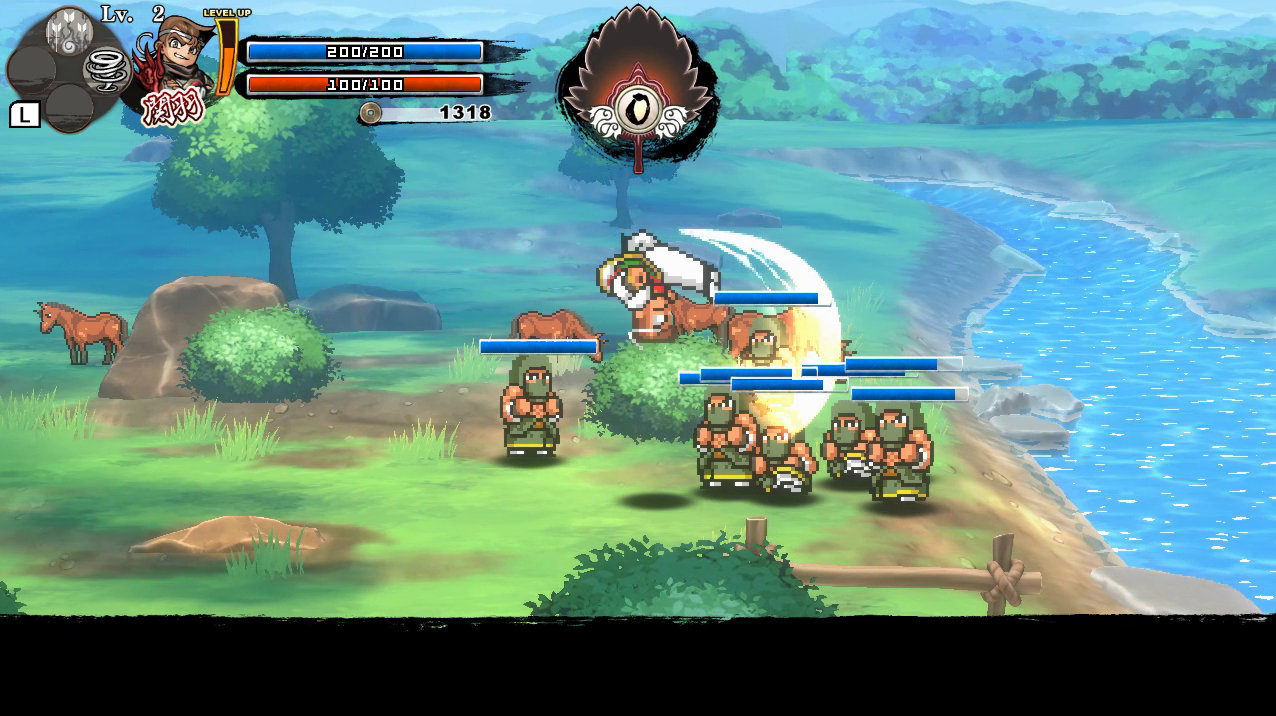Activate the arrow volley skill icon

69,31
